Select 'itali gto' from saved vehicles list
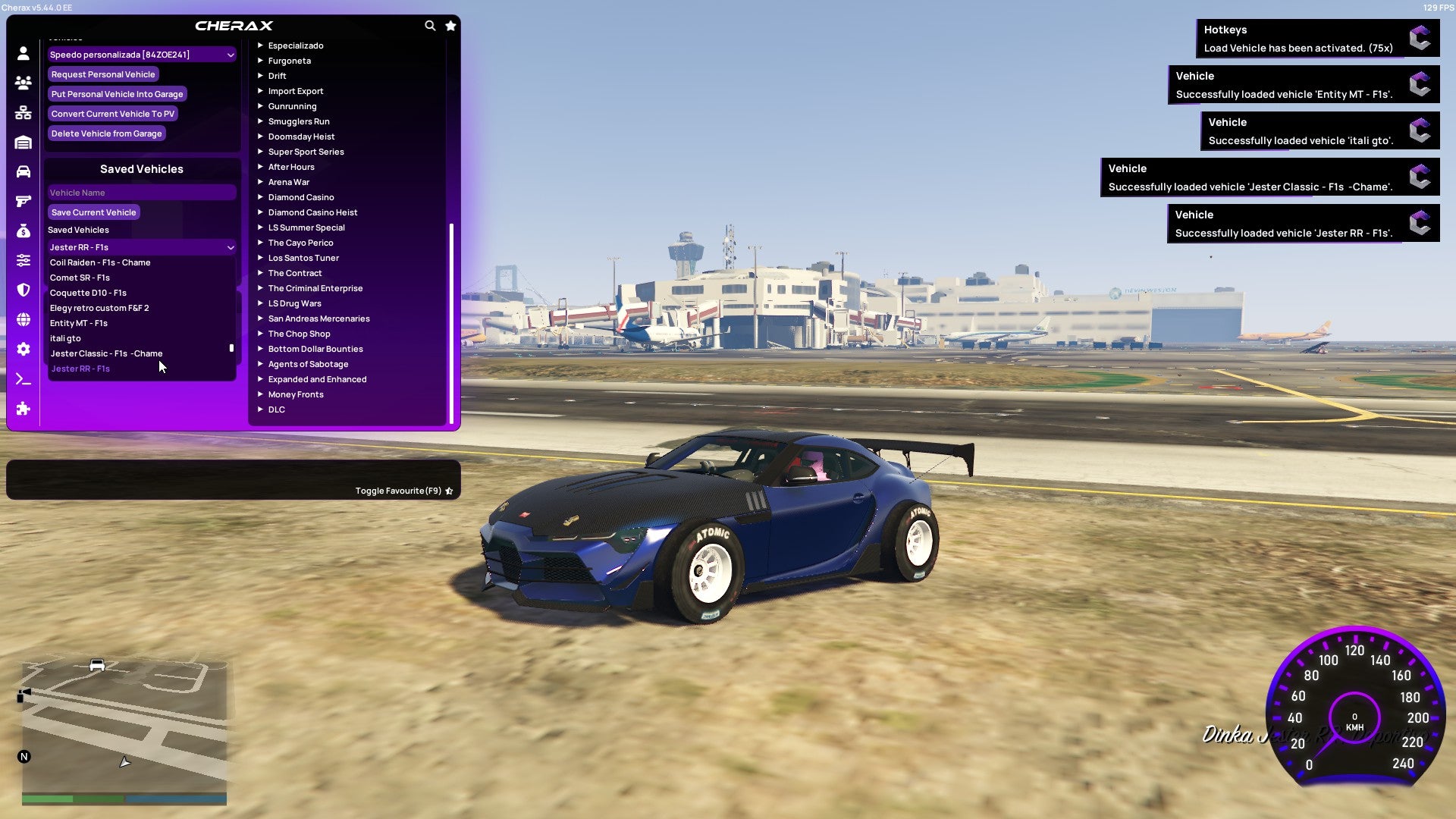 coord(66,337)
